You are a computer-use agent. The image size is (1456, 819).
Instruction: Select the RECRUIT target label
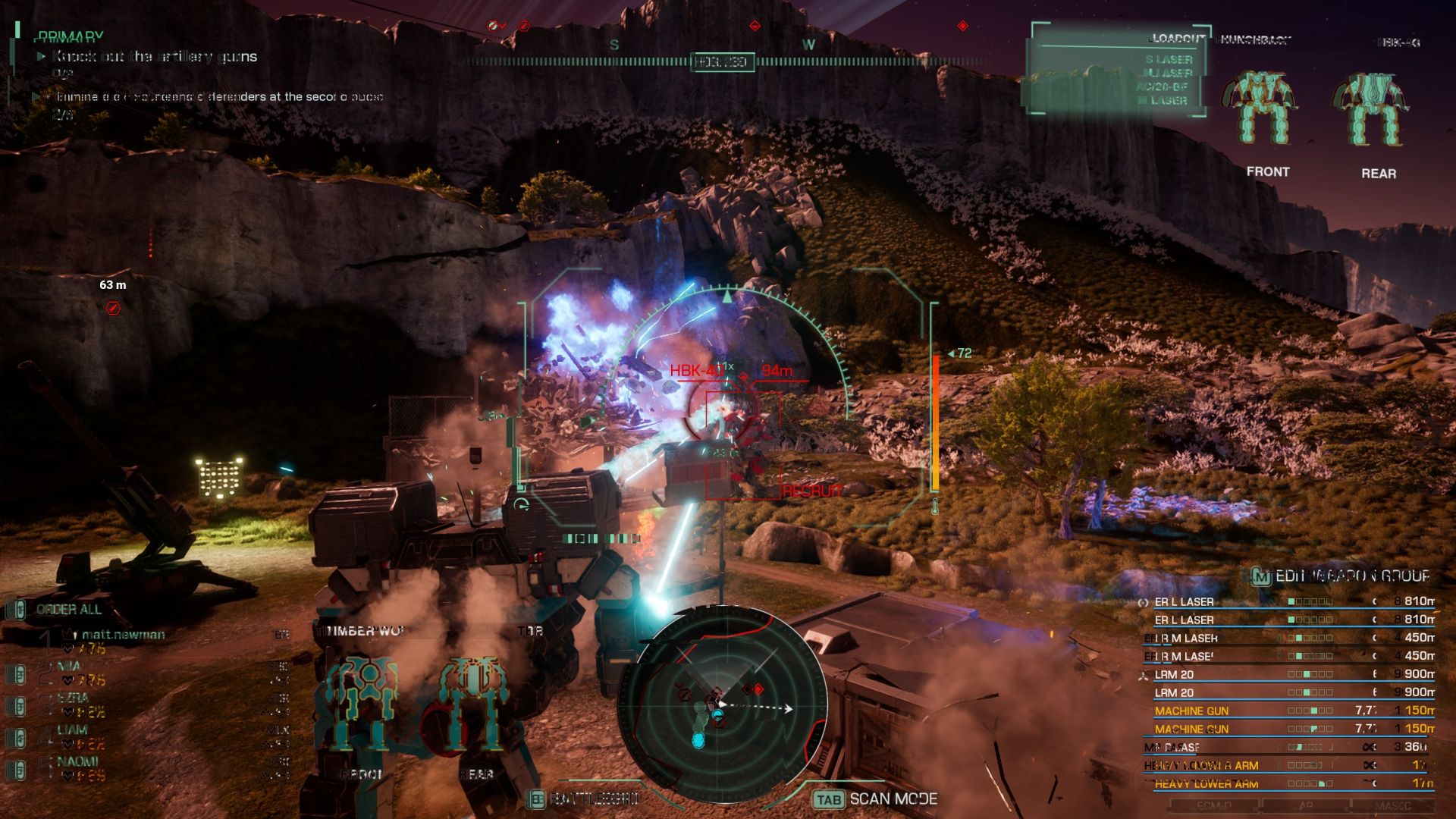[x=810, y=491]
